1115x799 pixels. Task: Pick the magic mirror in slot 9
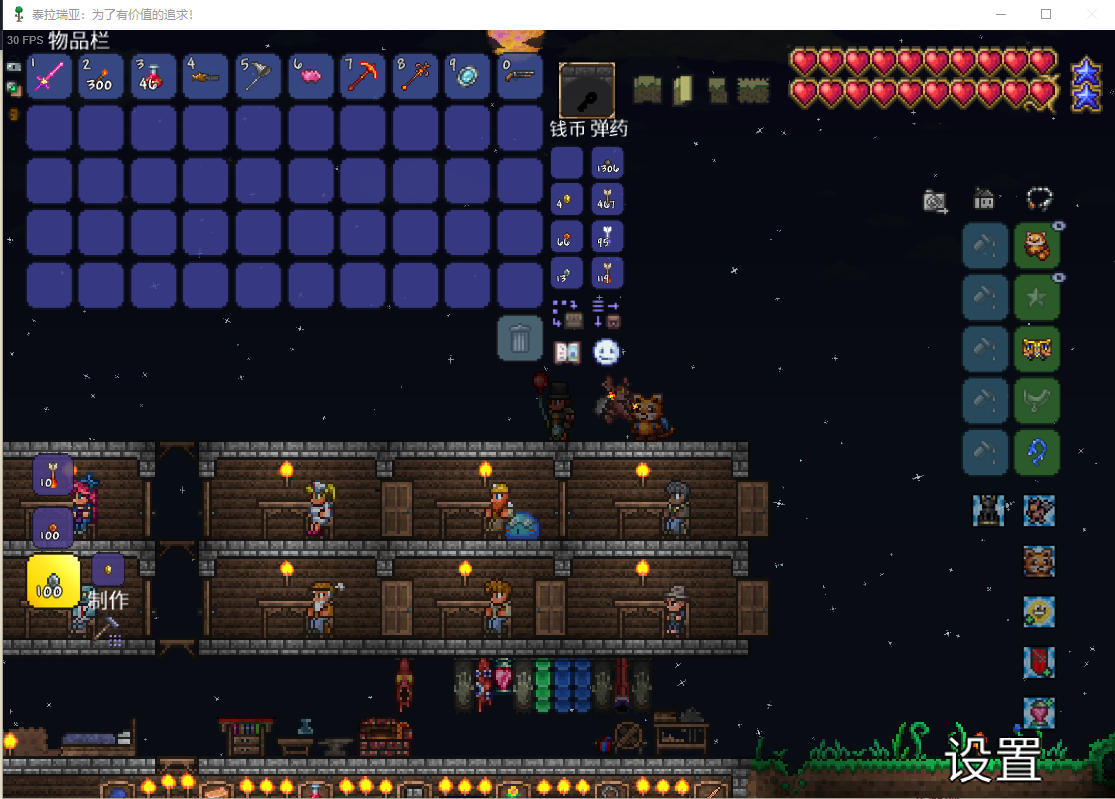tap(467, 76)
